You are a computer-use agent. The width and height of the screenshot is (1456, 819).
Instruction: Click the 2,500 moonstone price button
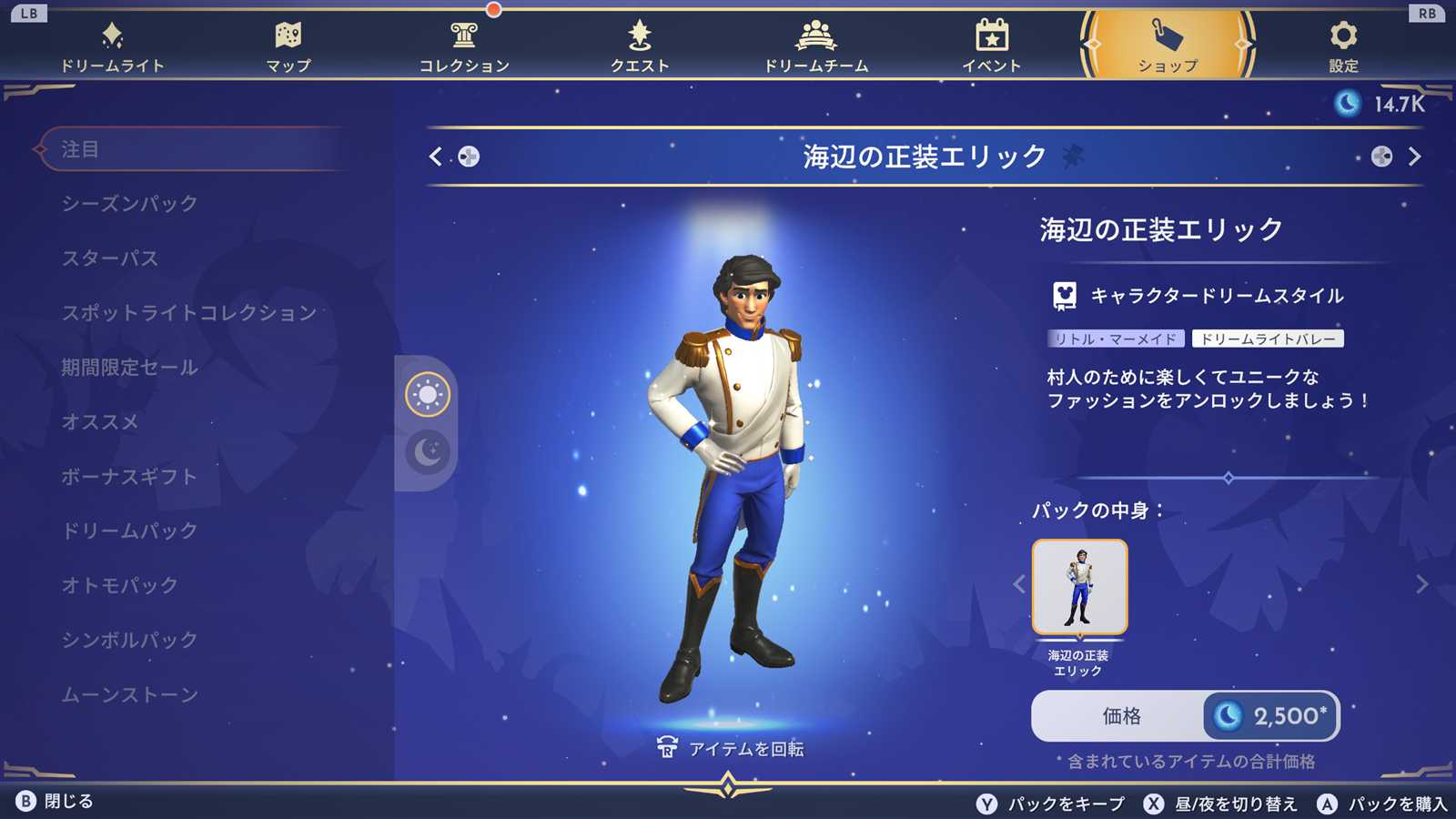pos(1272,716)
